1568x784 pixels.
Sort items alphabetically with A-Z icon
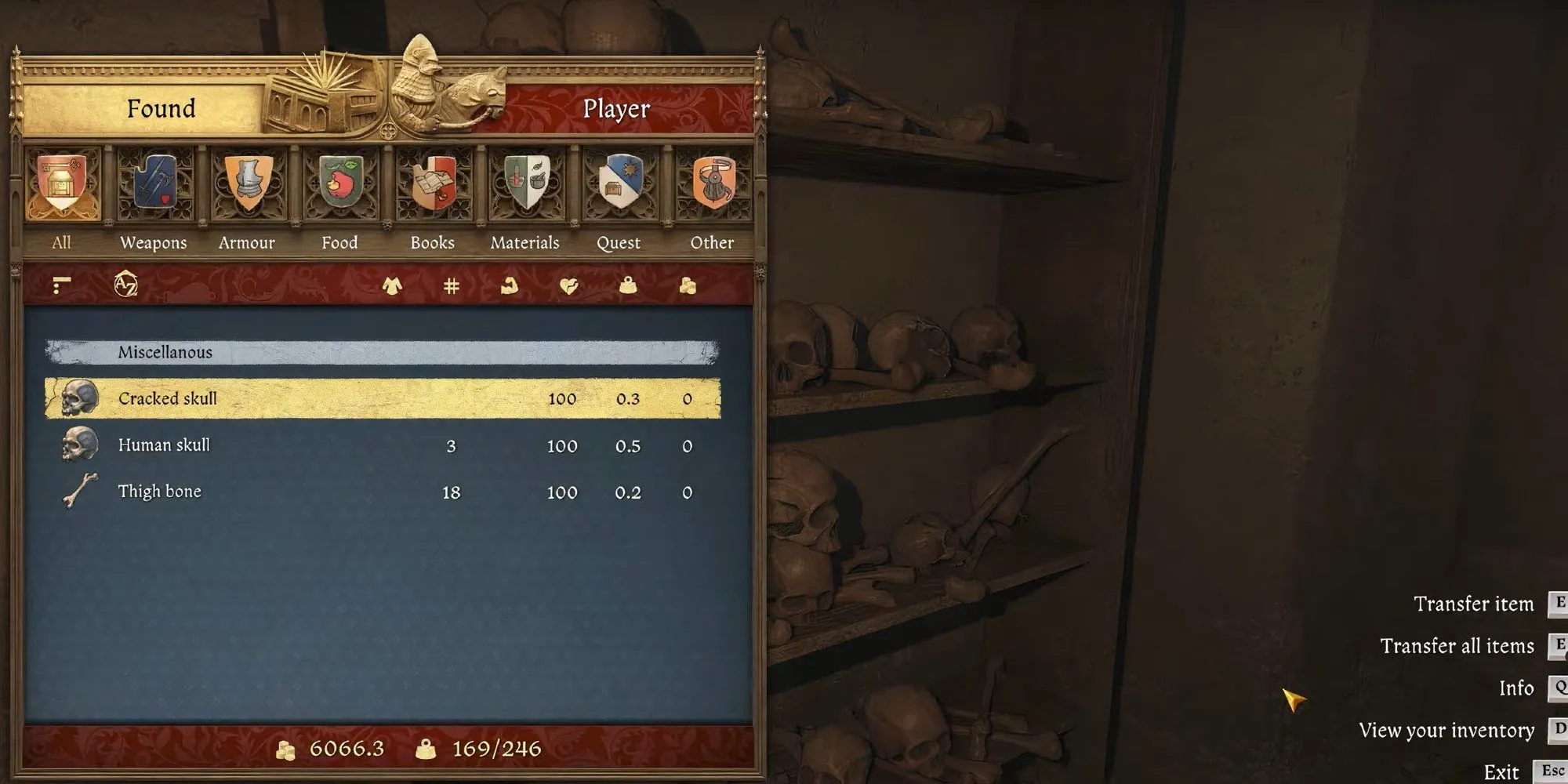tap(125, 285)
